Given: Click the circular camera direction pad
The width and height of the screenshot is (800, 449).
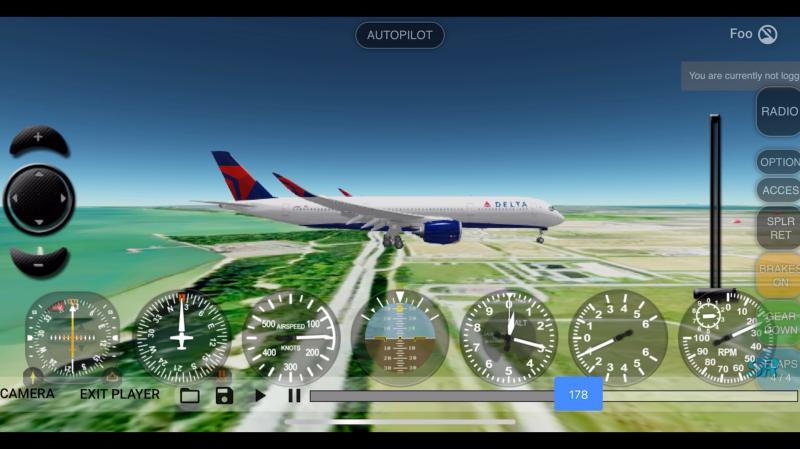Looking at the screenshot, I should coord(39,200).
